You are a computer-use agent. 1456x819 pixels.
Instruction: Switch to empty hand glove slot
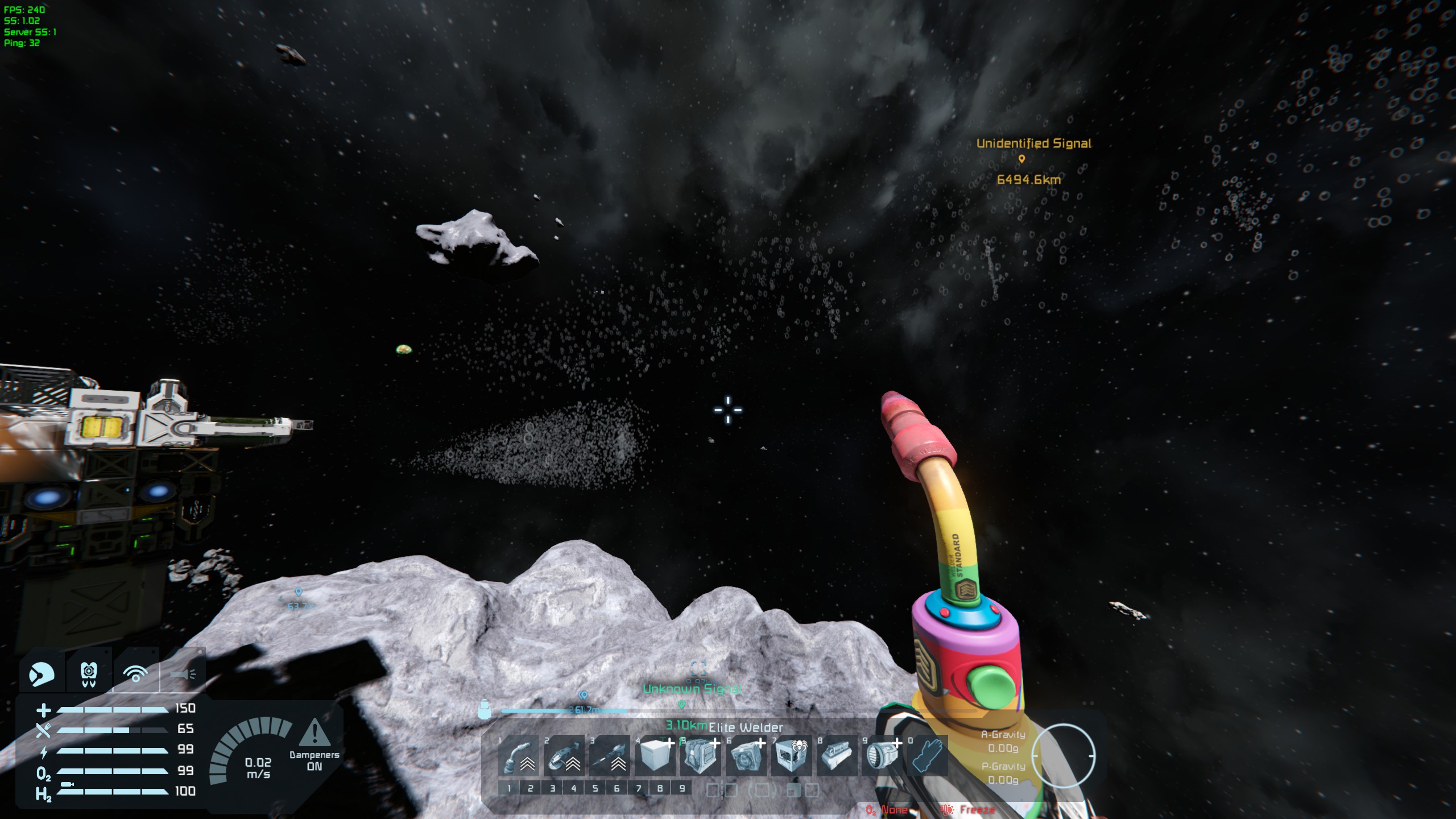[928, 756]
